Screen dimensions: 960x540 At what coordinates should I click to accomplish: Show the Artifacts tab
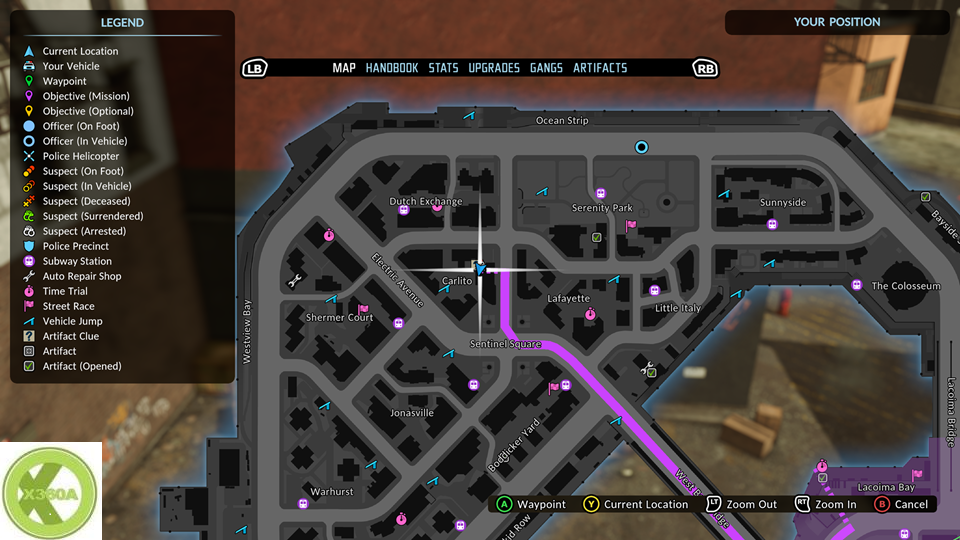click(600, 68)
